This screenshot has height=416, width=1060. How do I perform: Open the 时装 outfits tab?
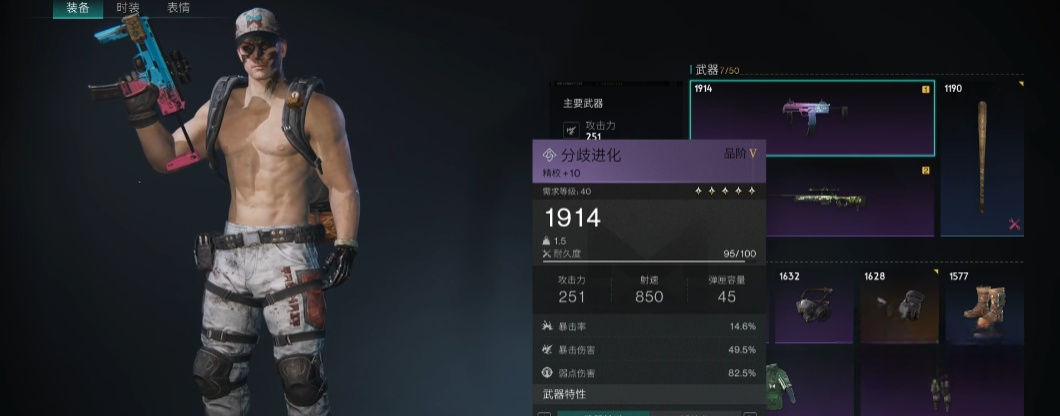click(128, 8)
